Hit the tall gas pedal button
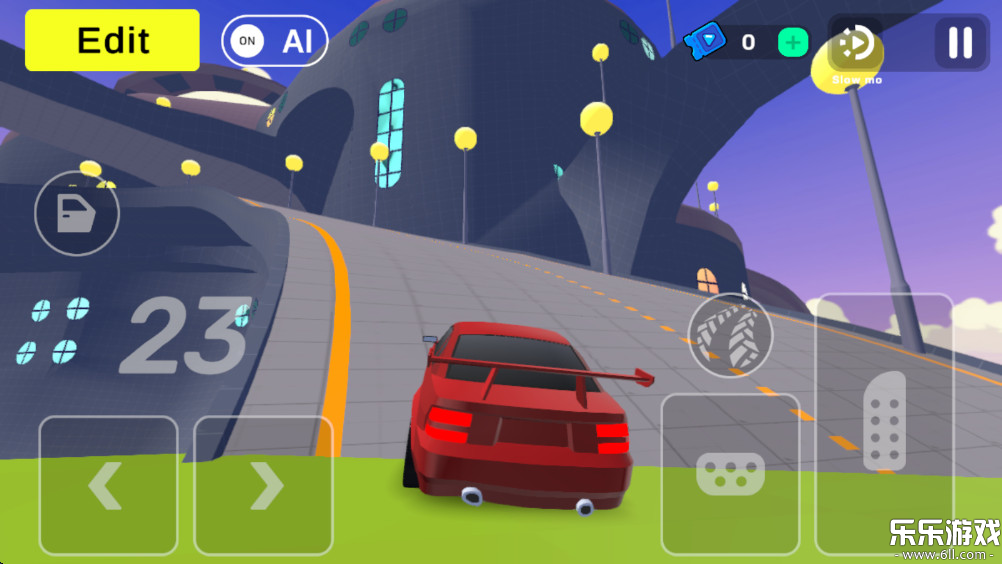The image size is (1002, 564). click(884, 423)
